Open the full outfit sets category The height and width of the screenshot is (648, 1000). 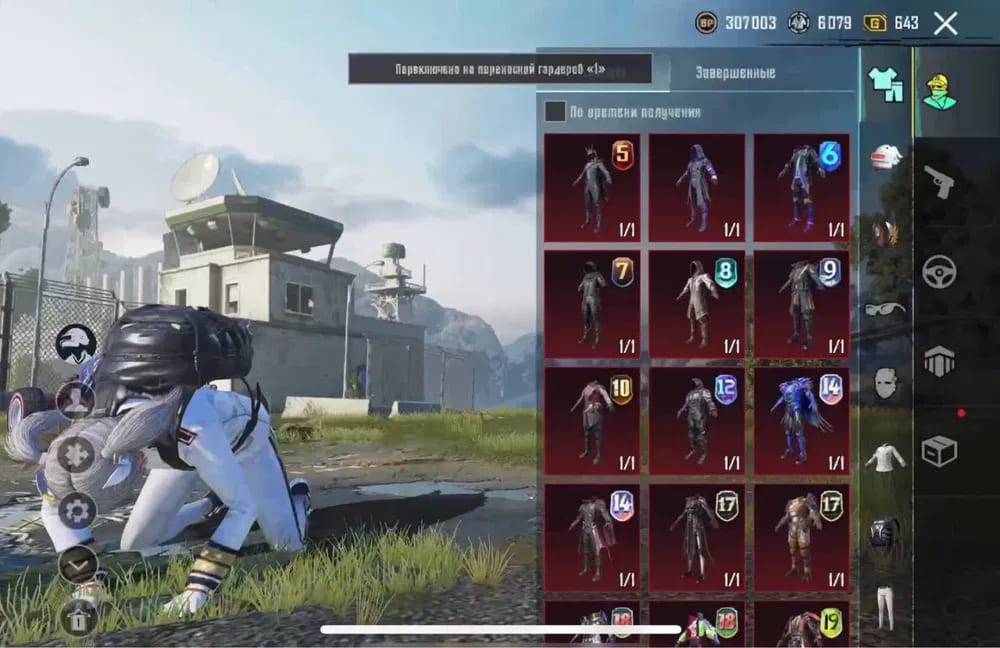(x=885, y=84)
